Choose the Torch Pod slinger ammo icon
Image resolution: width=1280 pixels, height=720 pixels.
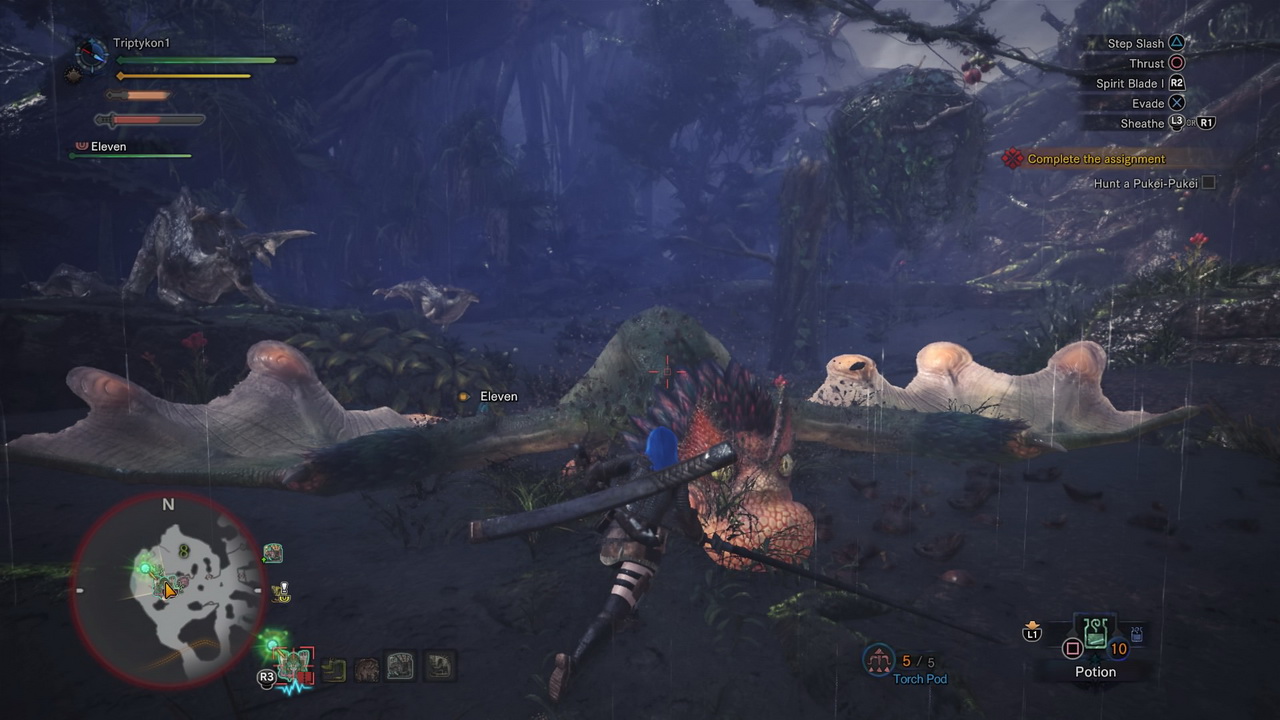tap(879, 660)
